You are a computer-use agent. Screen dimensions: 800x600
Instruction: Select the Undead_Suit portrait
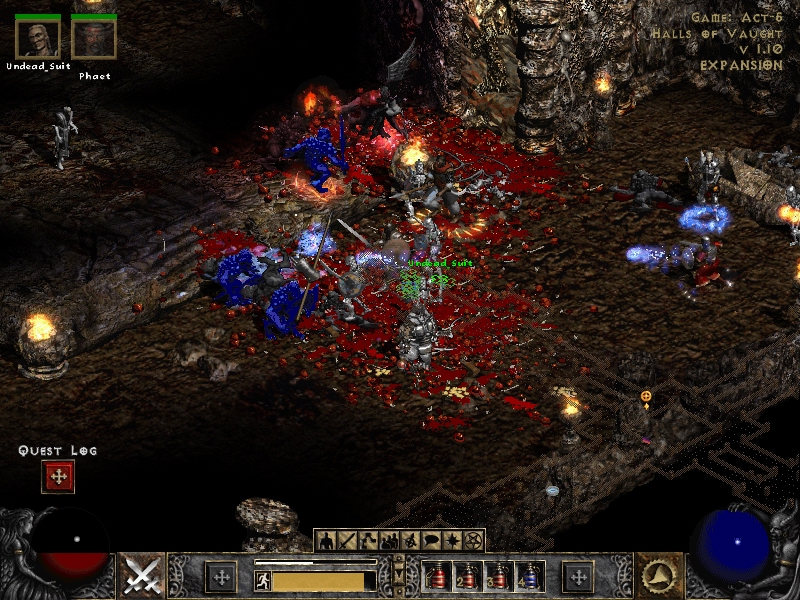click(37, 38)
